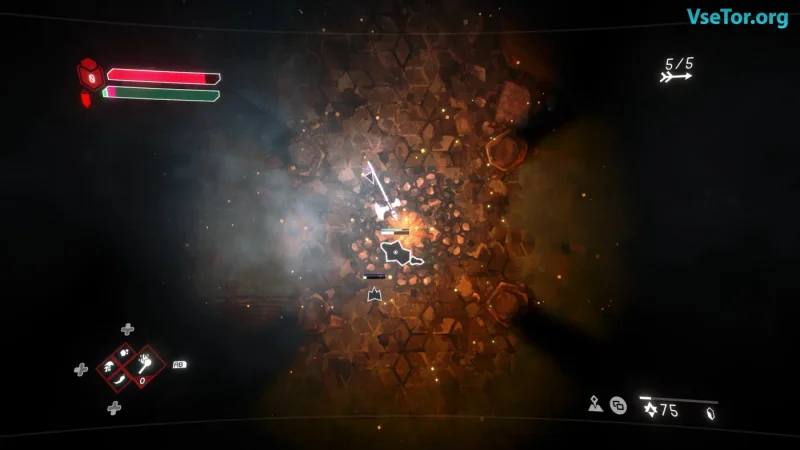Screen dimensions: 800x450
Task: Open the VseTor.org watermark link
Action: [x=736, y=17]
